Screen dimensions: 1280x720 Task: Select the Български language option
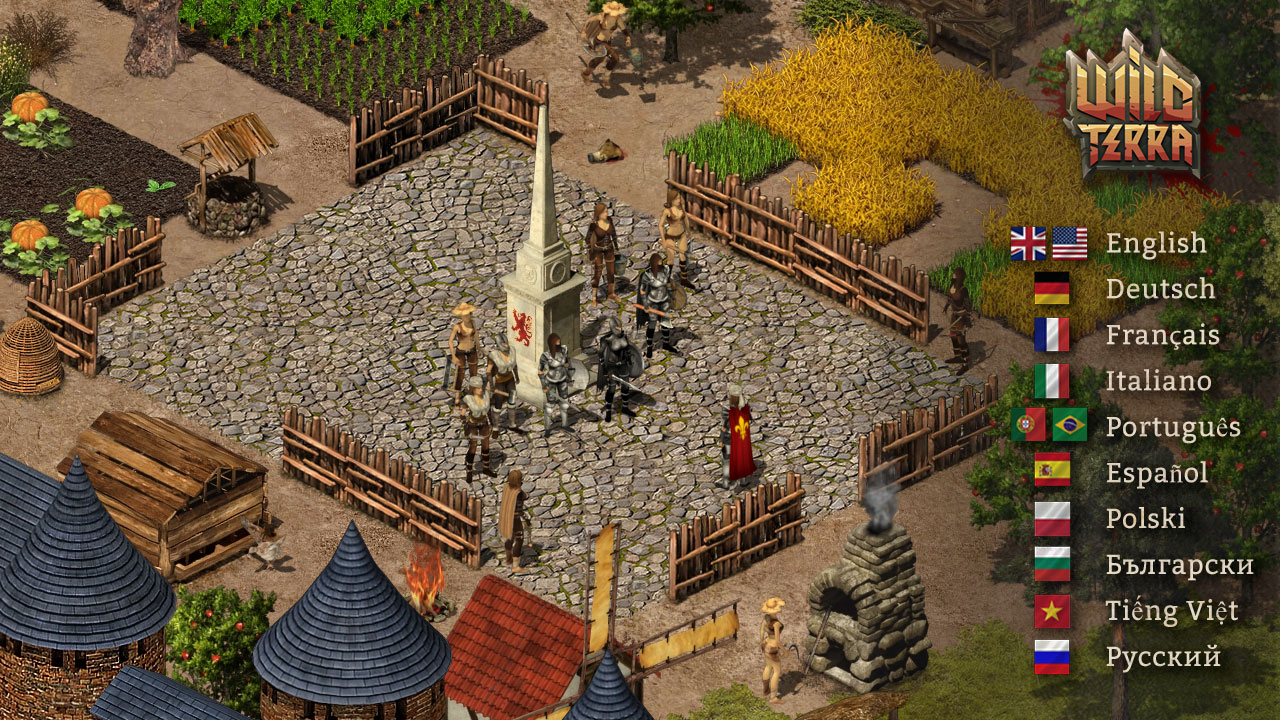1179,565
